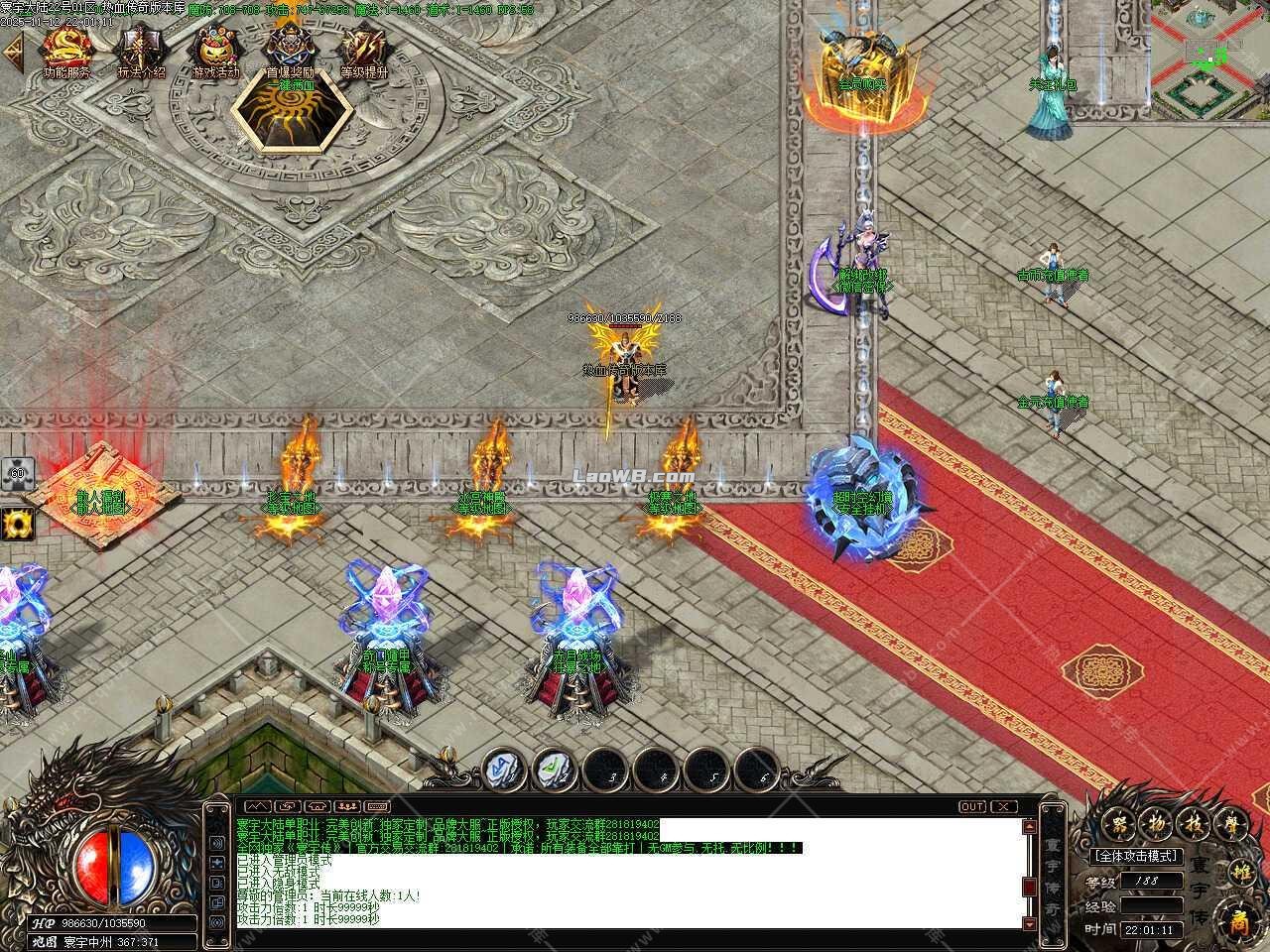Open the 物 inventory icon at bottom right
The height and width of the screenshot is (952, 1270).
coord(1158,823)
